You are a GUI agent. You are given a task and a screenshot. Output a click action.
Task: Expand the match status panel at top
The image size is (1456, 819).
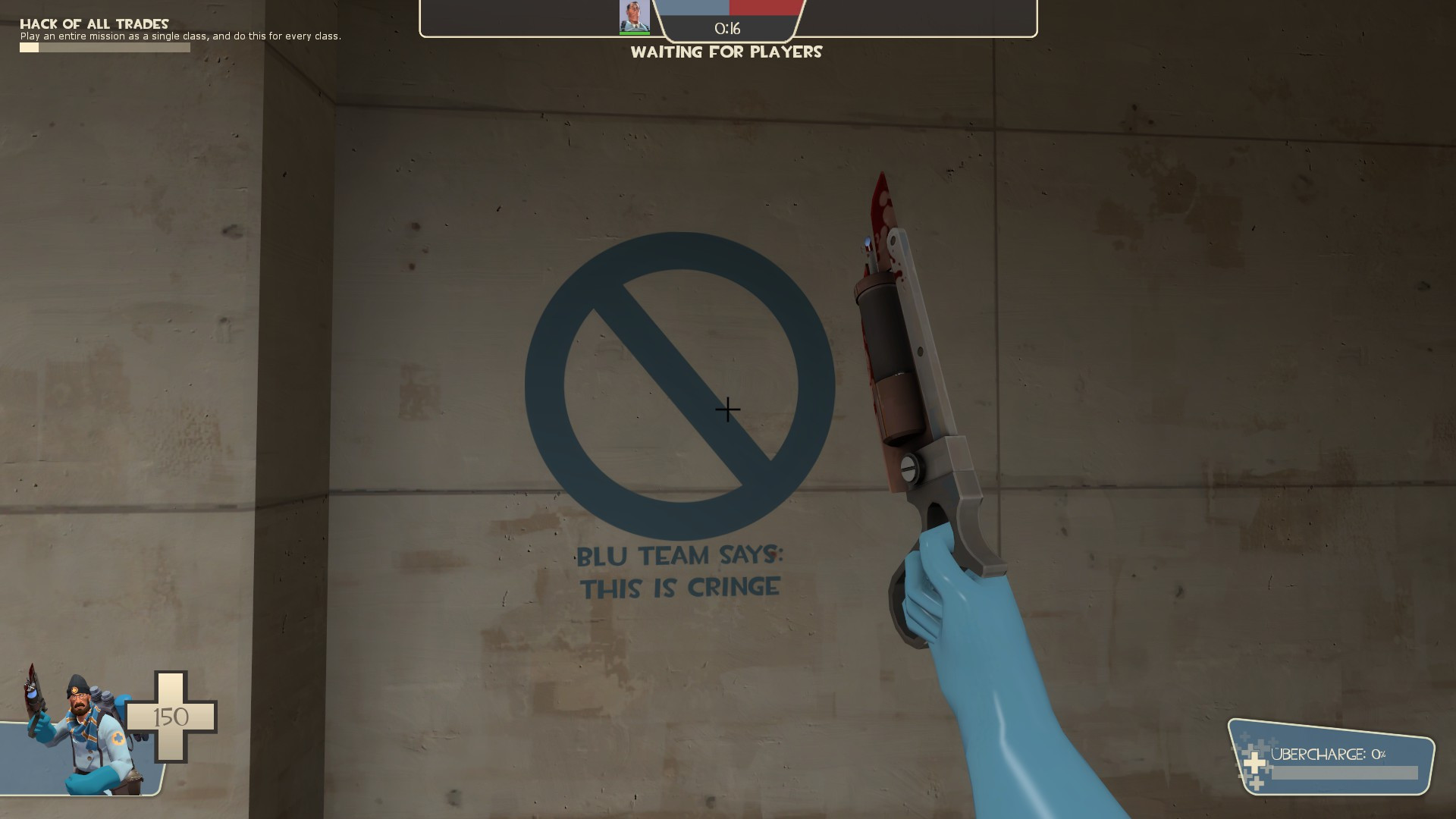coord(726,19)
